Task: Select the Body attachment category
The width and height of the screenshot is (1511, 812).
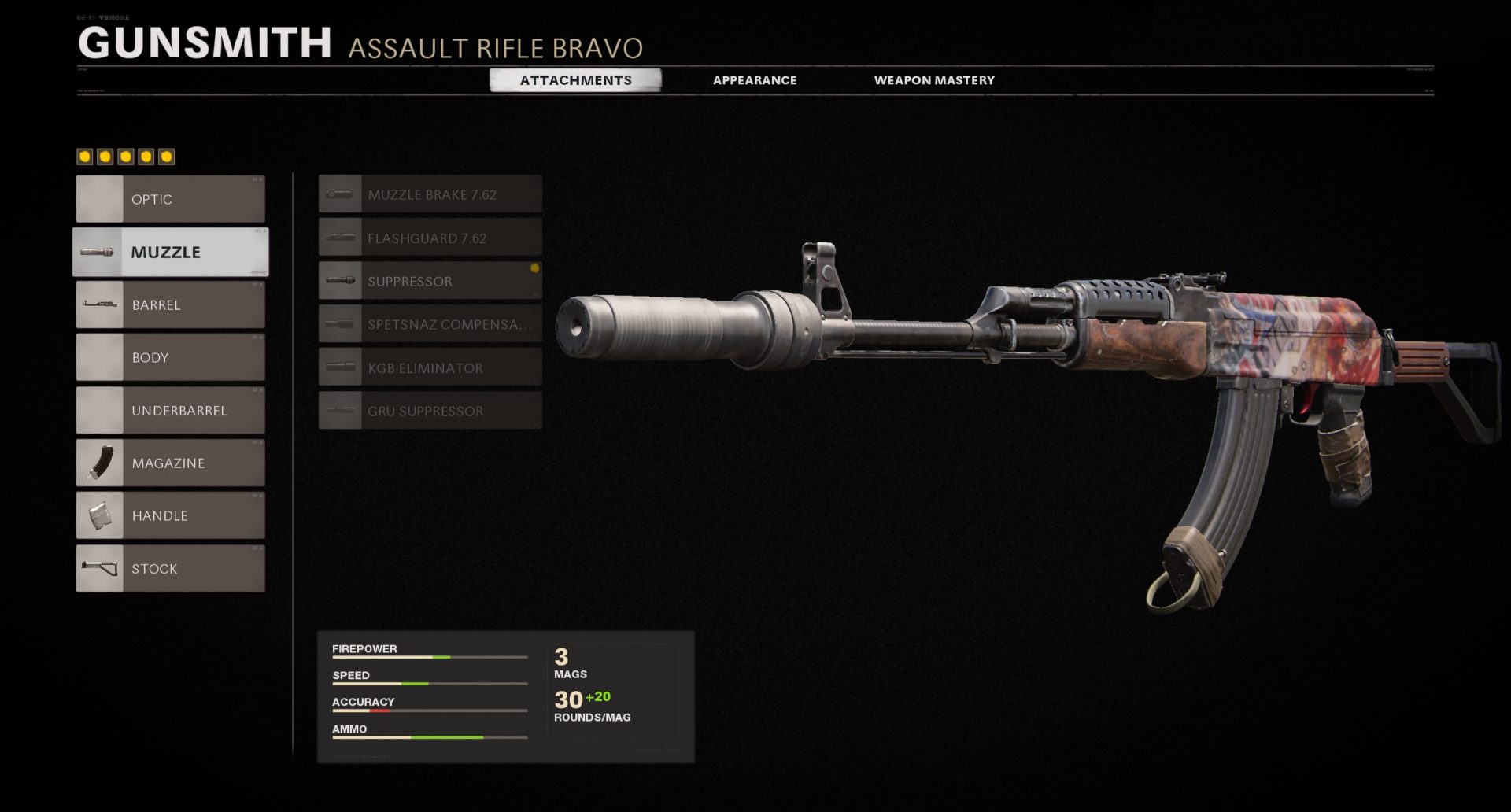Action: click(171, 357)
